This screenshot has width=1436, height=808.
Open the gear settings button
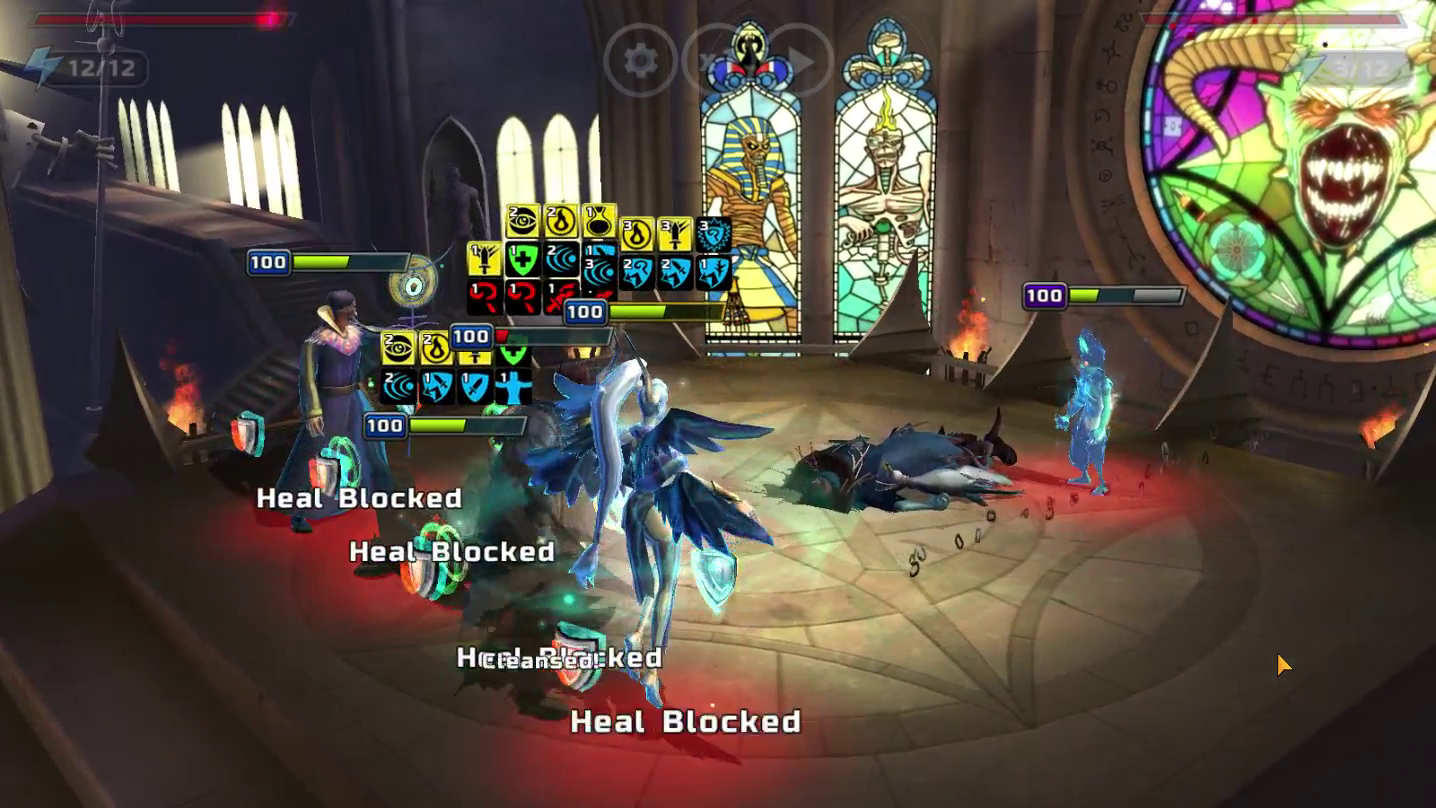(640, 62)
